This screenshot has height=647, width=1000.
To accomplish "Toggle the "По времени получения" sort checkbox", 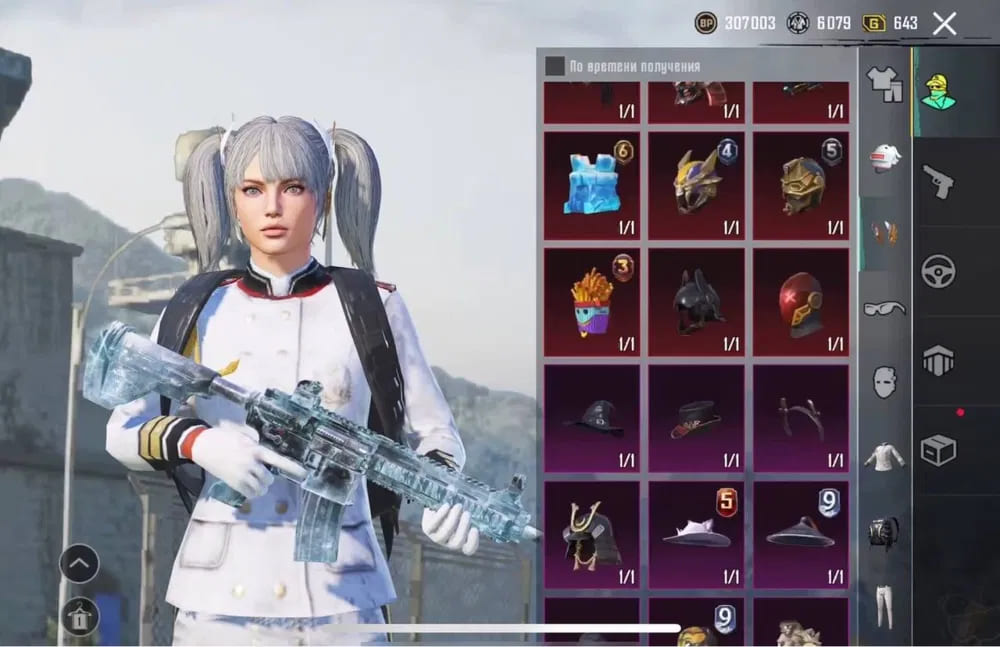I will tap(554, 66).
